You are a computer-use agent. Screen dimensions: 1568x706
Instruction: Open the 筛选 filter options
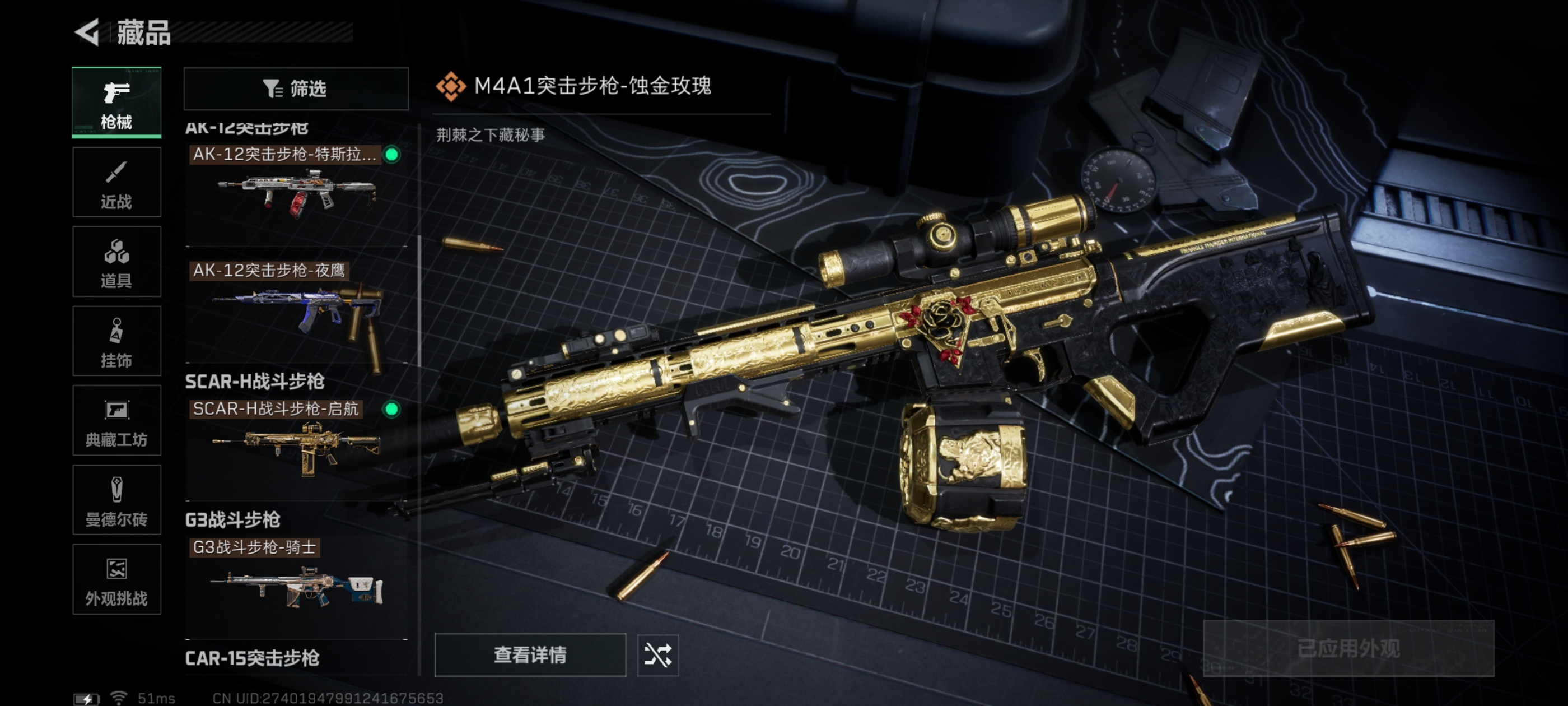pos(296,89)
